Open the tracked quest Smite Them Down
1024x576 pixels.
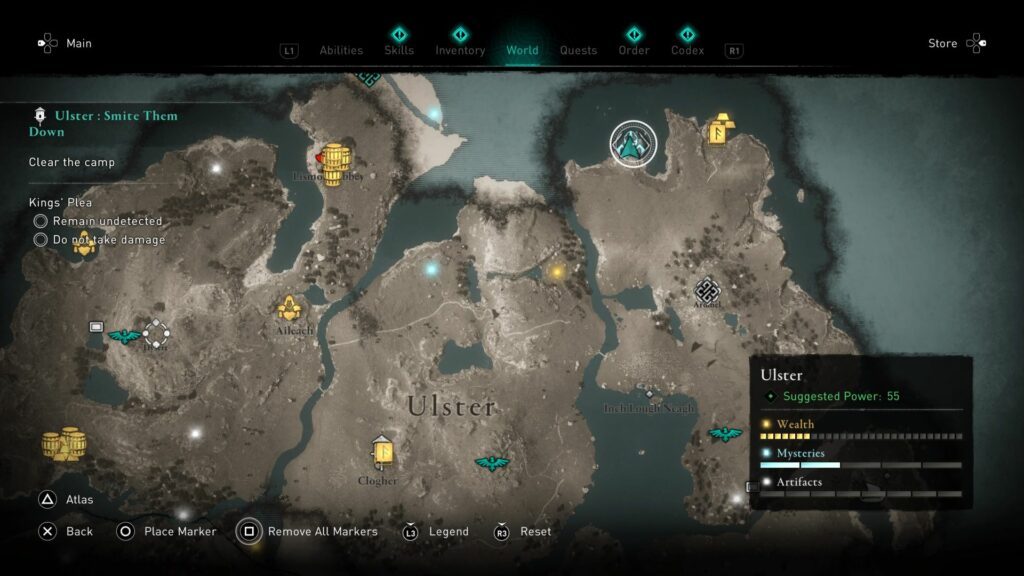(103, 123)
